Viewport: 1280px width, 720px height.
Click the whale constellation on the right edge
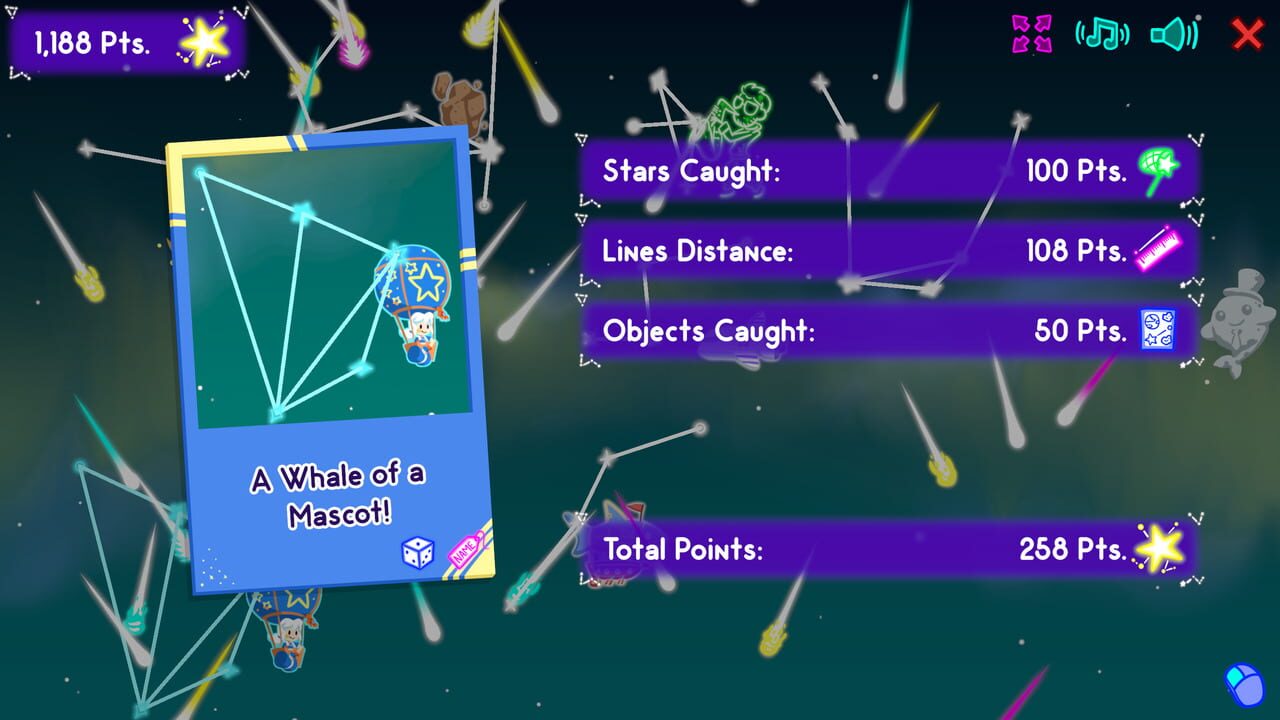pos(1240,320)
